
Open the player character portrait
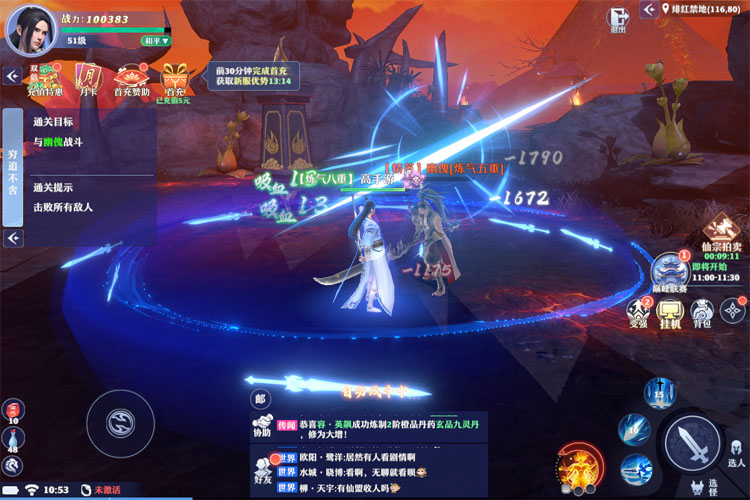[32, 27]
